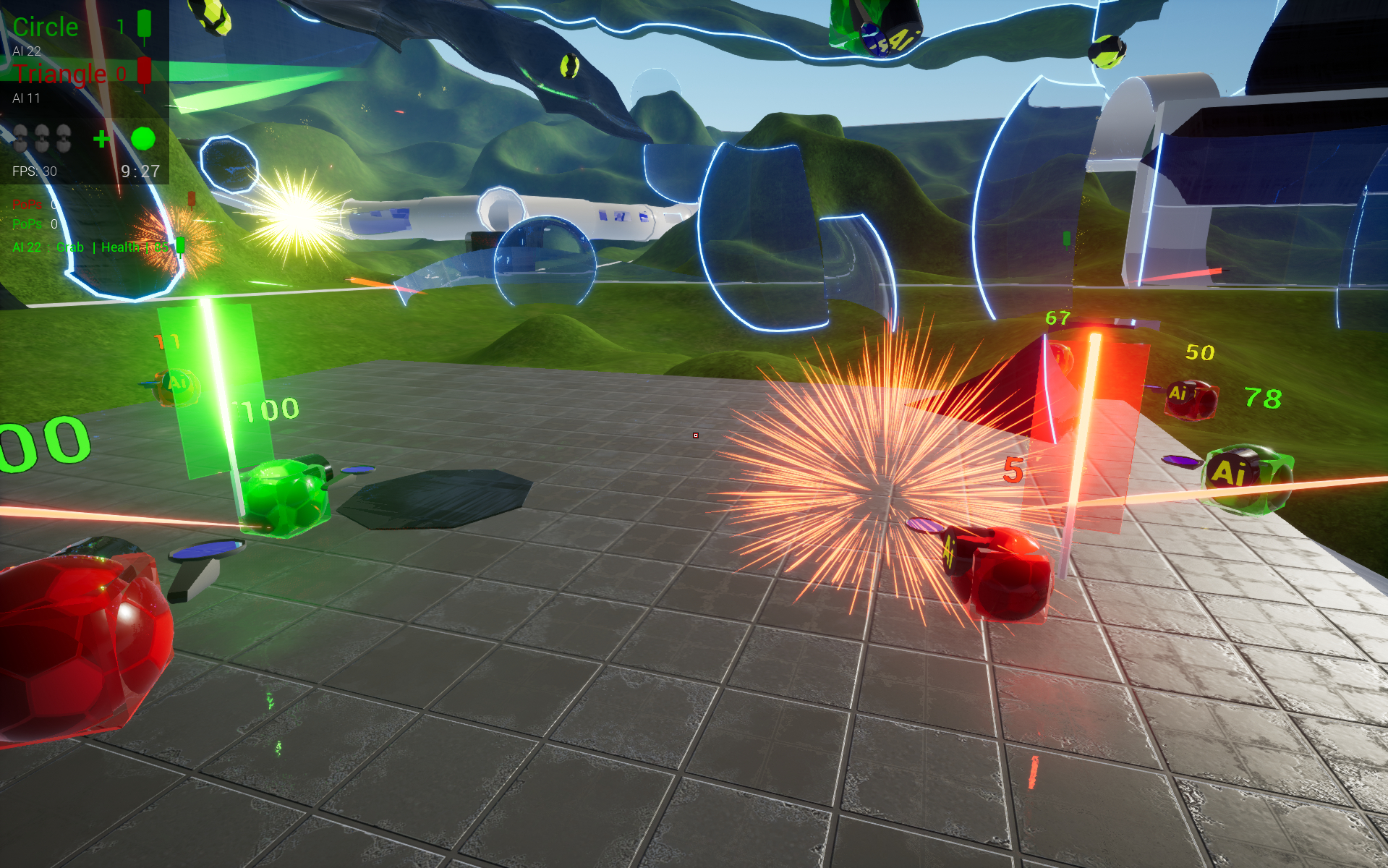This screenshot has height=868, width=1388.
Task: Click the green plus health icon
Action: 102,138
